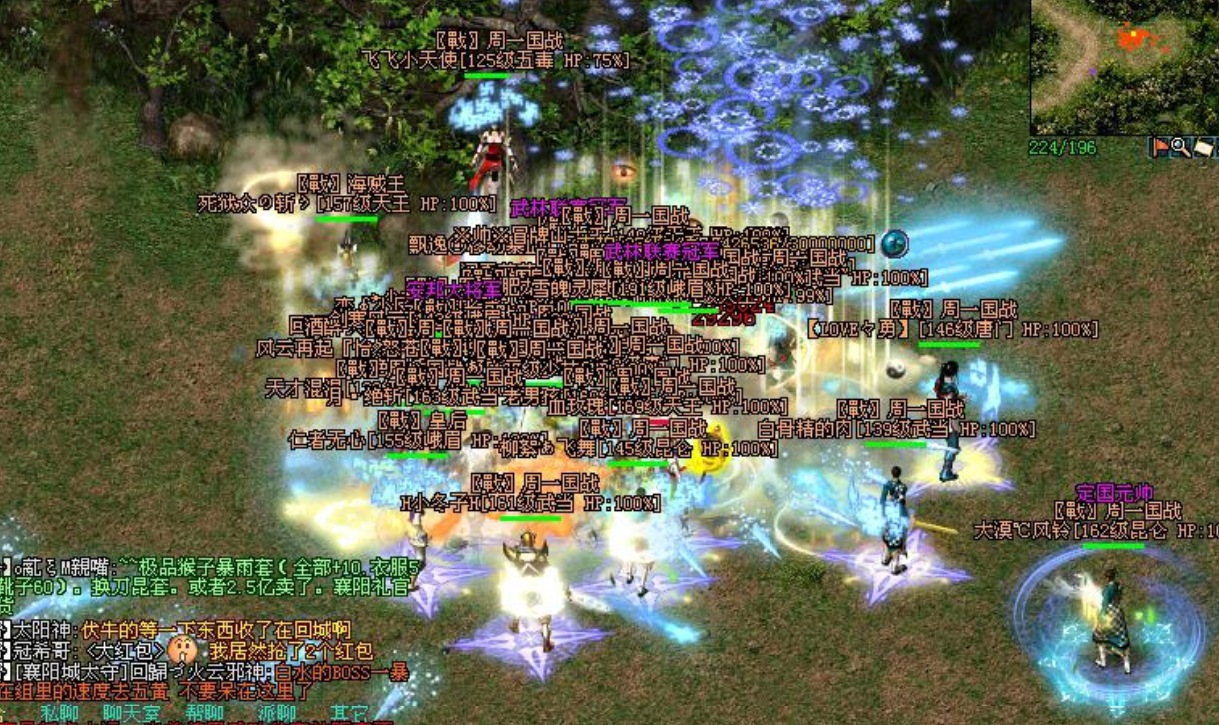1219x725 pixels.
Task: Switch to the 私聊 chat tab
Action: point(57,714)
